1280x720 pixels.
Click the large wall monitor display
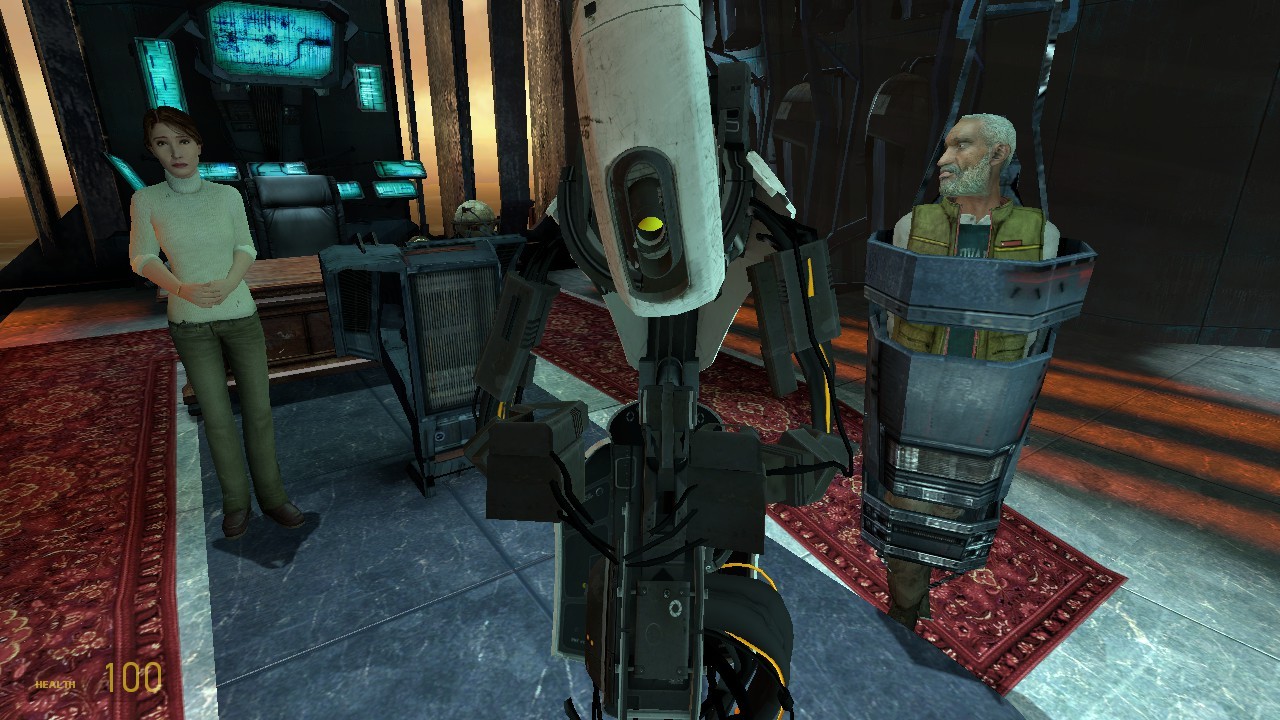(x=268, y=42)
